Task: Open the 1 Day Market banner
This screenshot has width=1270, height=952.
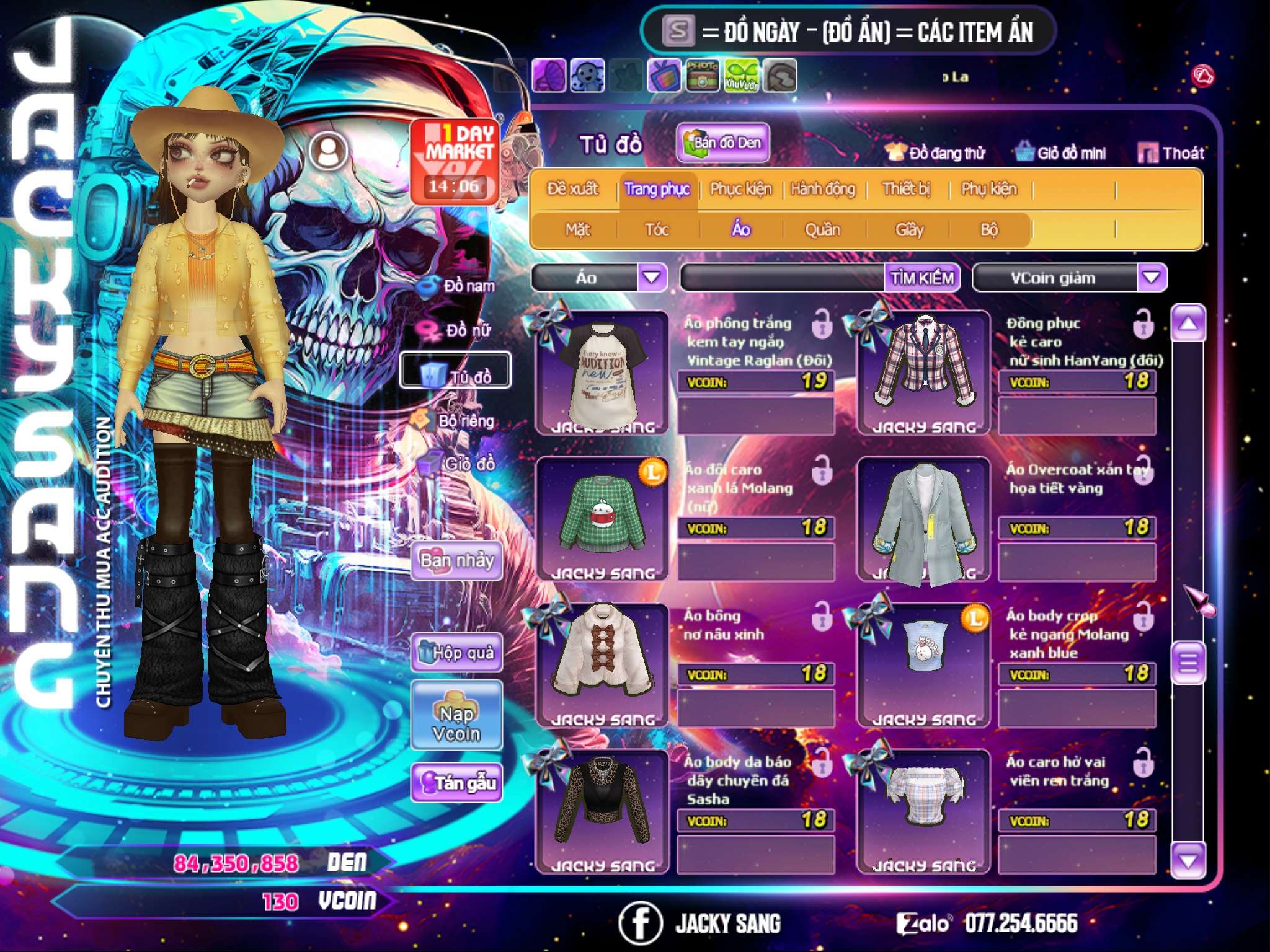Action: (455, 161)
